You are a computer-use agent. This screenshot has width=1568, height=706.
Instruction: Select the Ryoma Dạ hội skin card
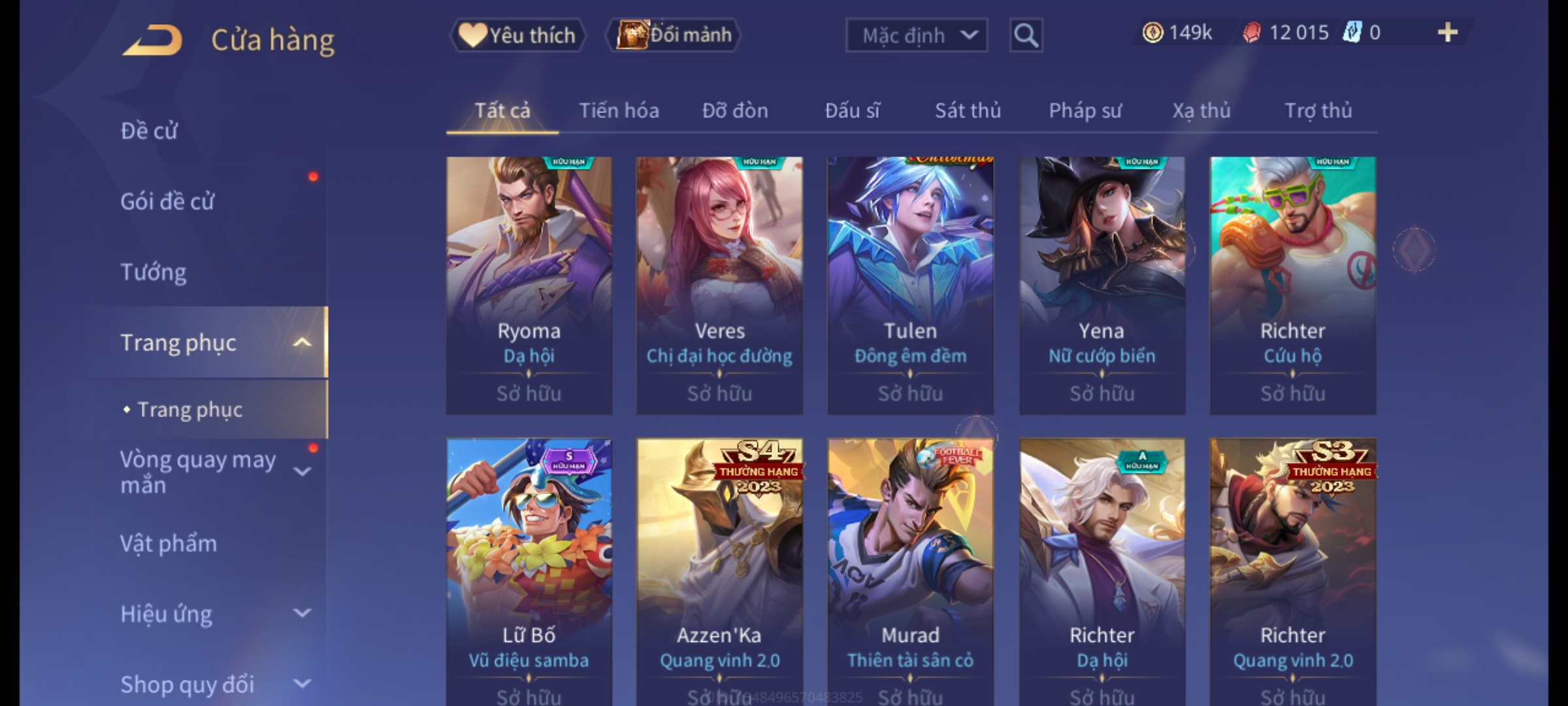coord(529,285)
